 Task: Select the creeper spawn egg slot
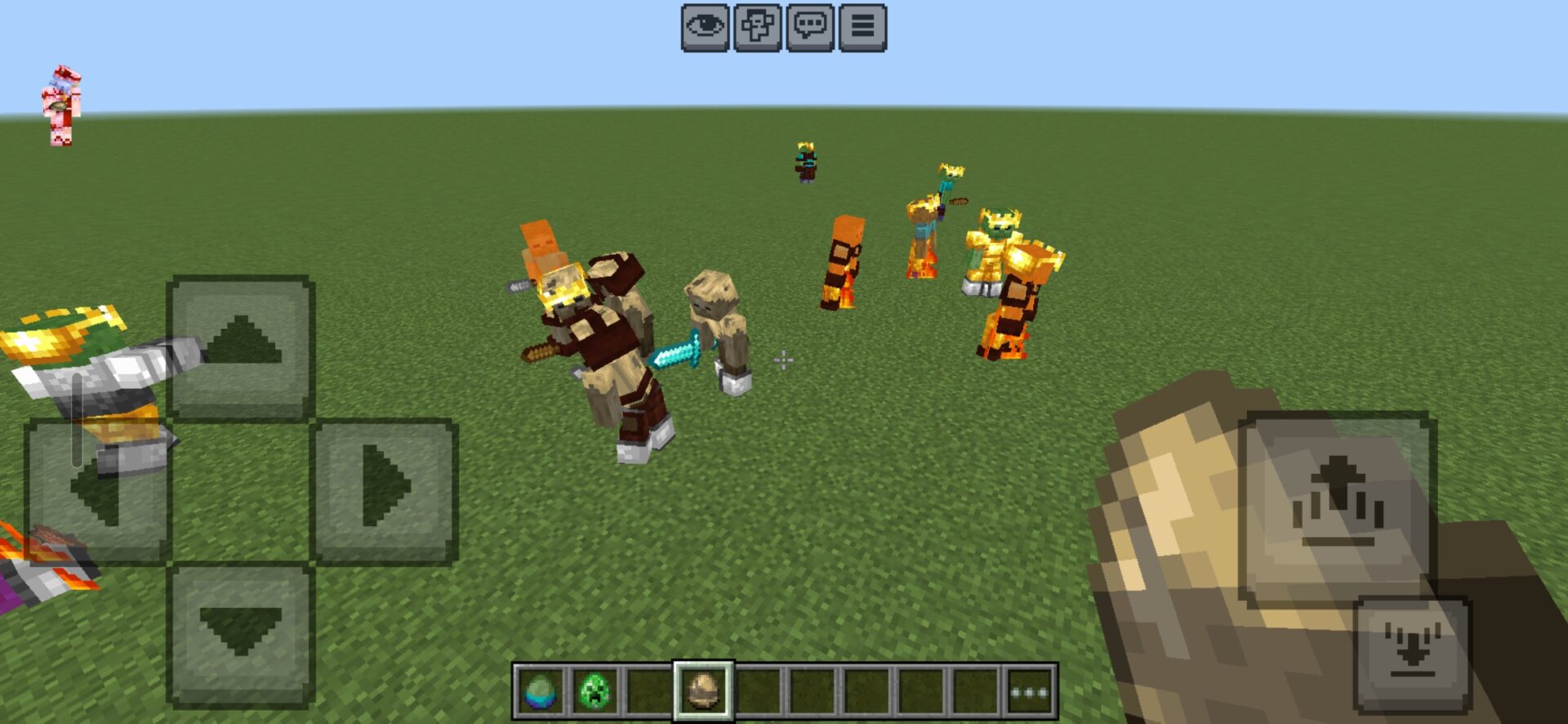595,692
